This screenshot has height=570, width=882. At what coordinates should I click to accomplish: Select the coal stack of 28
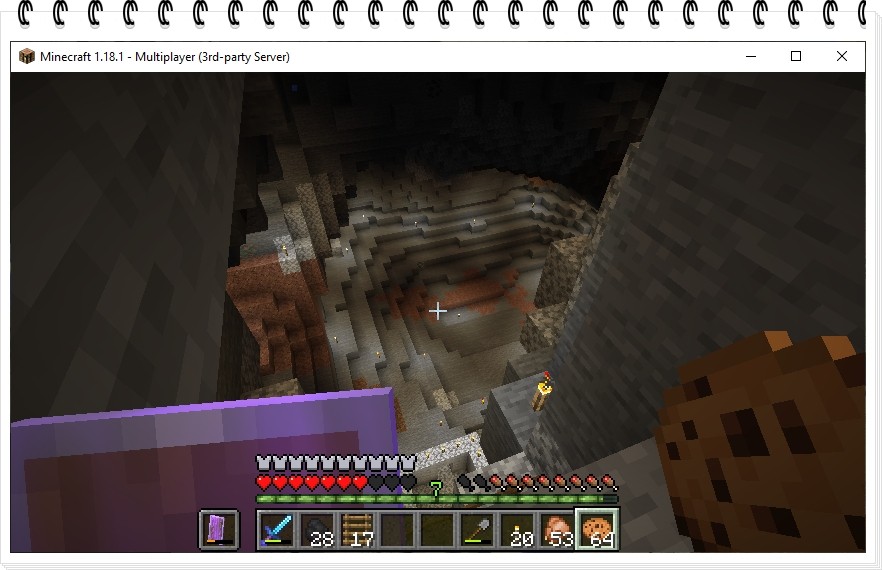pos(316,528)
